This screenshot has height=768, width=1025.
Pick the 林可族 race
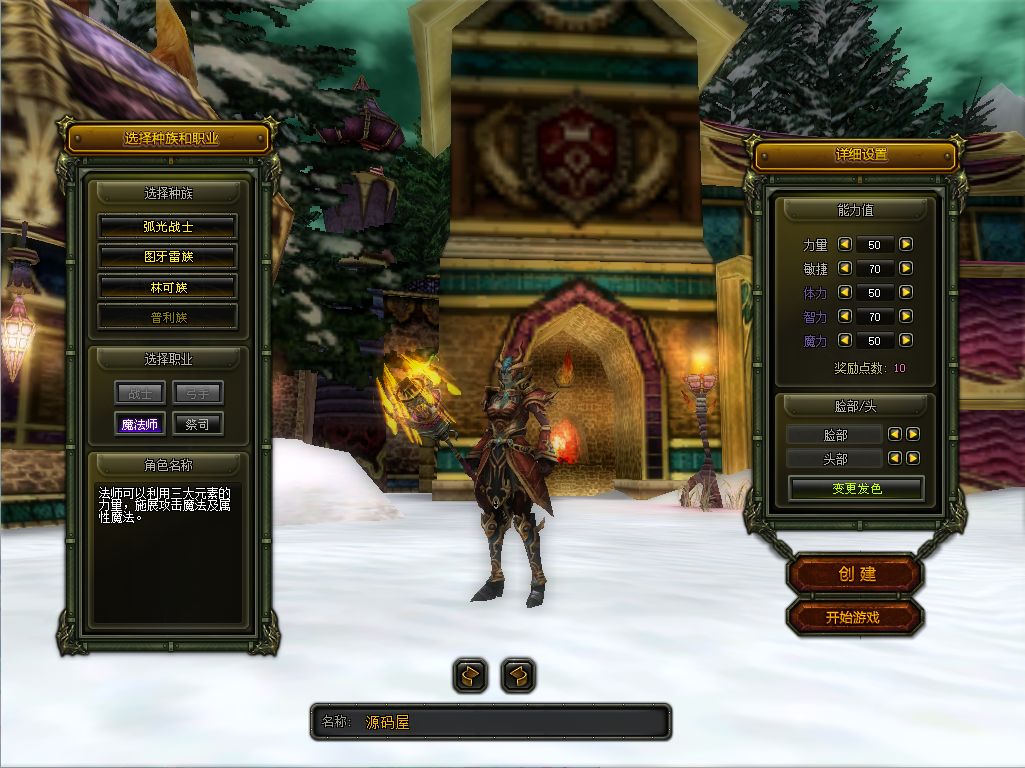tap(167, 287)
